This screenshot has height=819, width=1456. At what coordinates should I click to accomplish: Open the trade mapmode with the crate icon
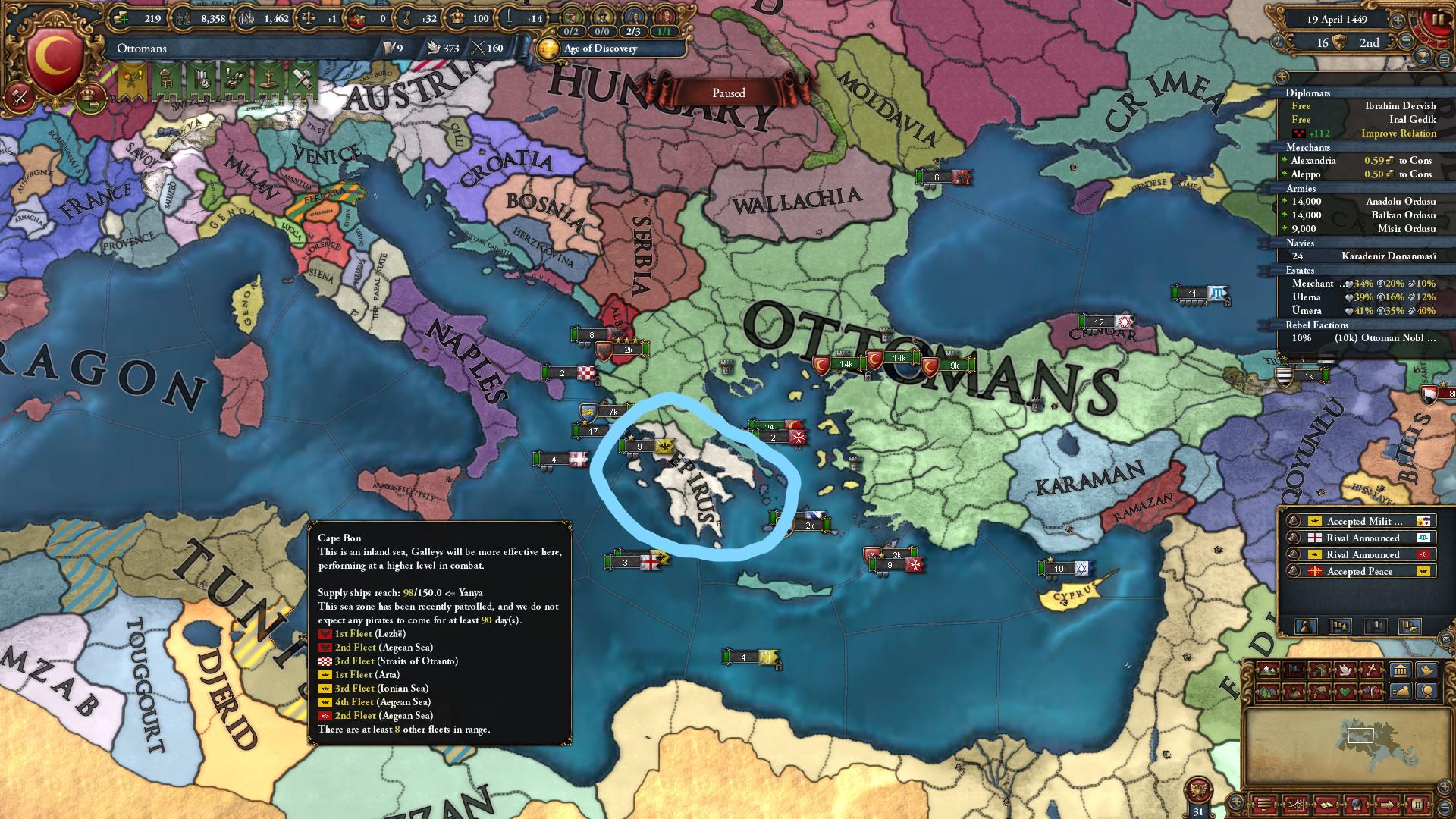click(1320, 670)
